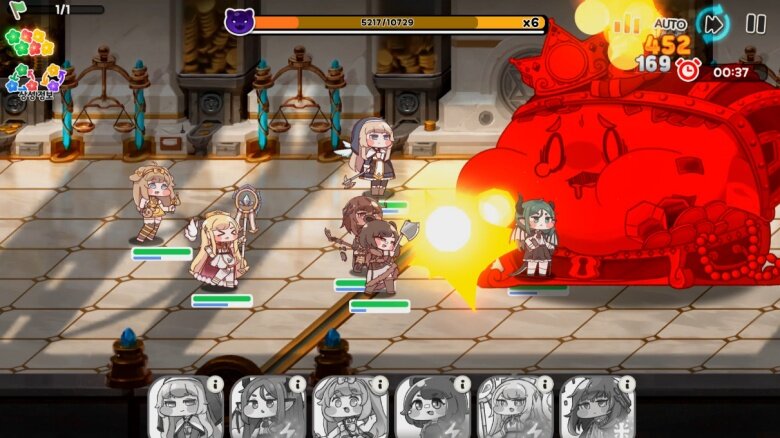Image resolution: width=780 pixels, height=438 pixels.
Task: Toggle the fast-forward battle speed button
Action: pos(713,23)
